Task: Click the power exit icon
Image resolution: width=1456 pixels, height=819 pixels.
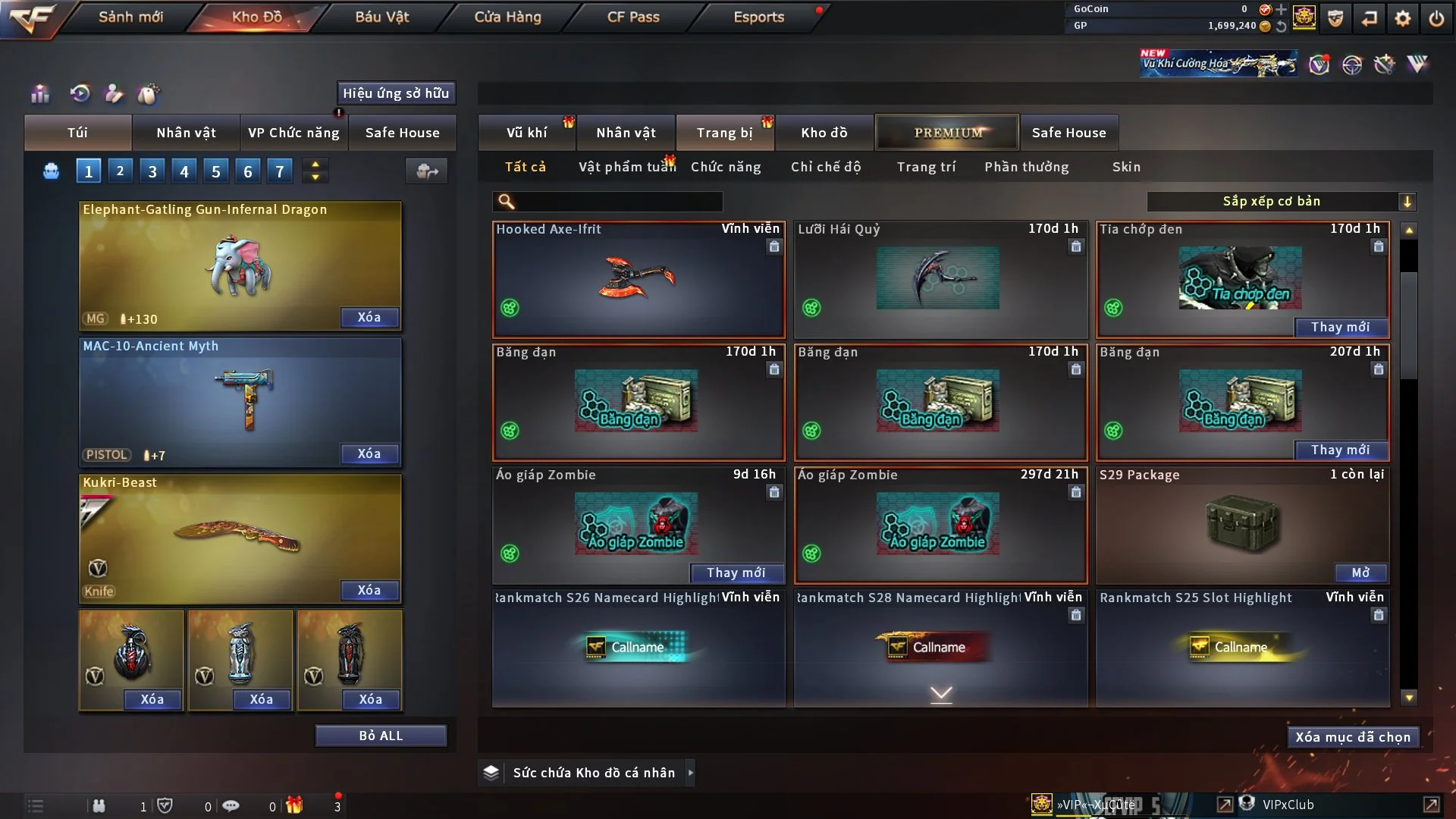Action: (x=1436, y=18)
